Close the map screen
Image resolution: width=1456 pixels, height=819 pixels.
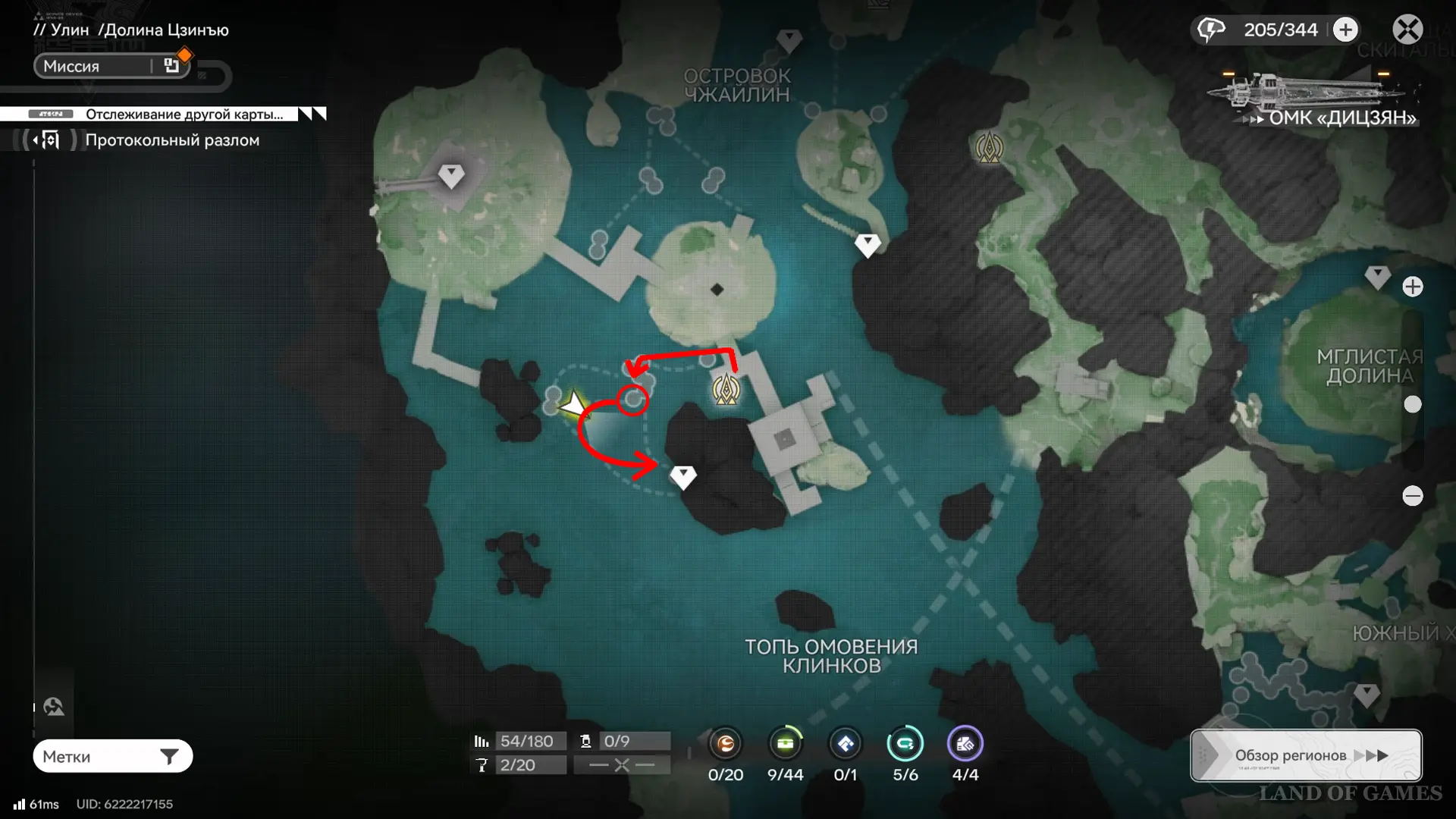coord(1407,30)
